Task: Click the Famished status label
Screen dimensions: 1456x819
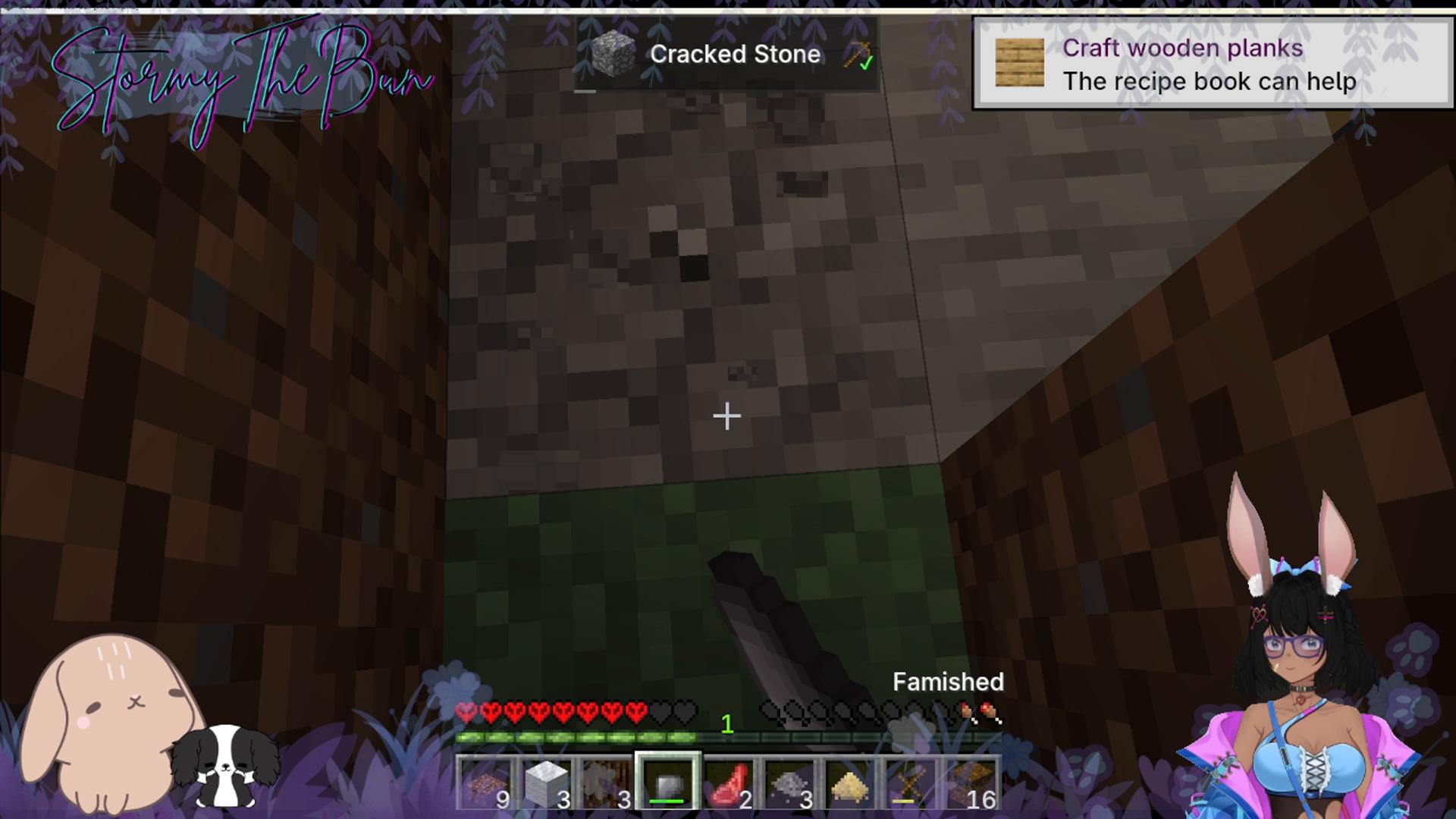Action: click(x=948, y=682)
